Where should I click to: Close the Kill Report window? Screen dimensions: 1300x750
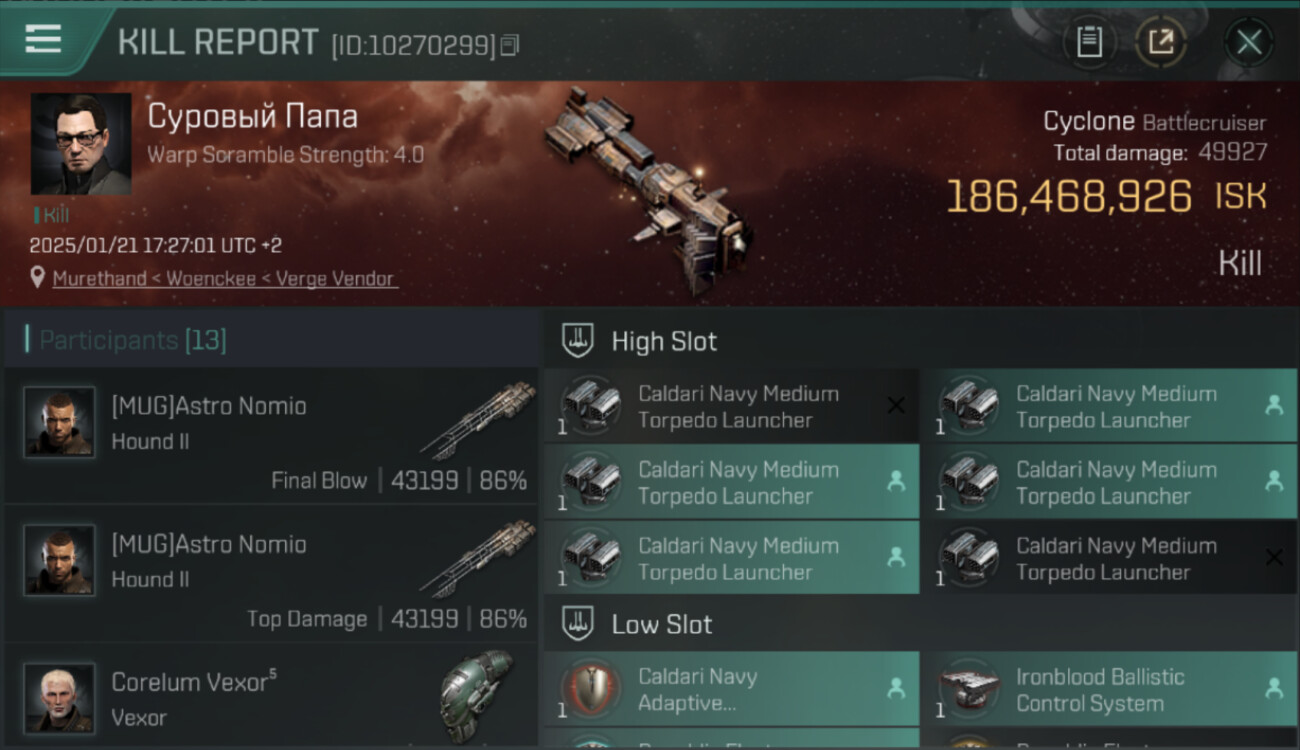[x=1249, y=42]
